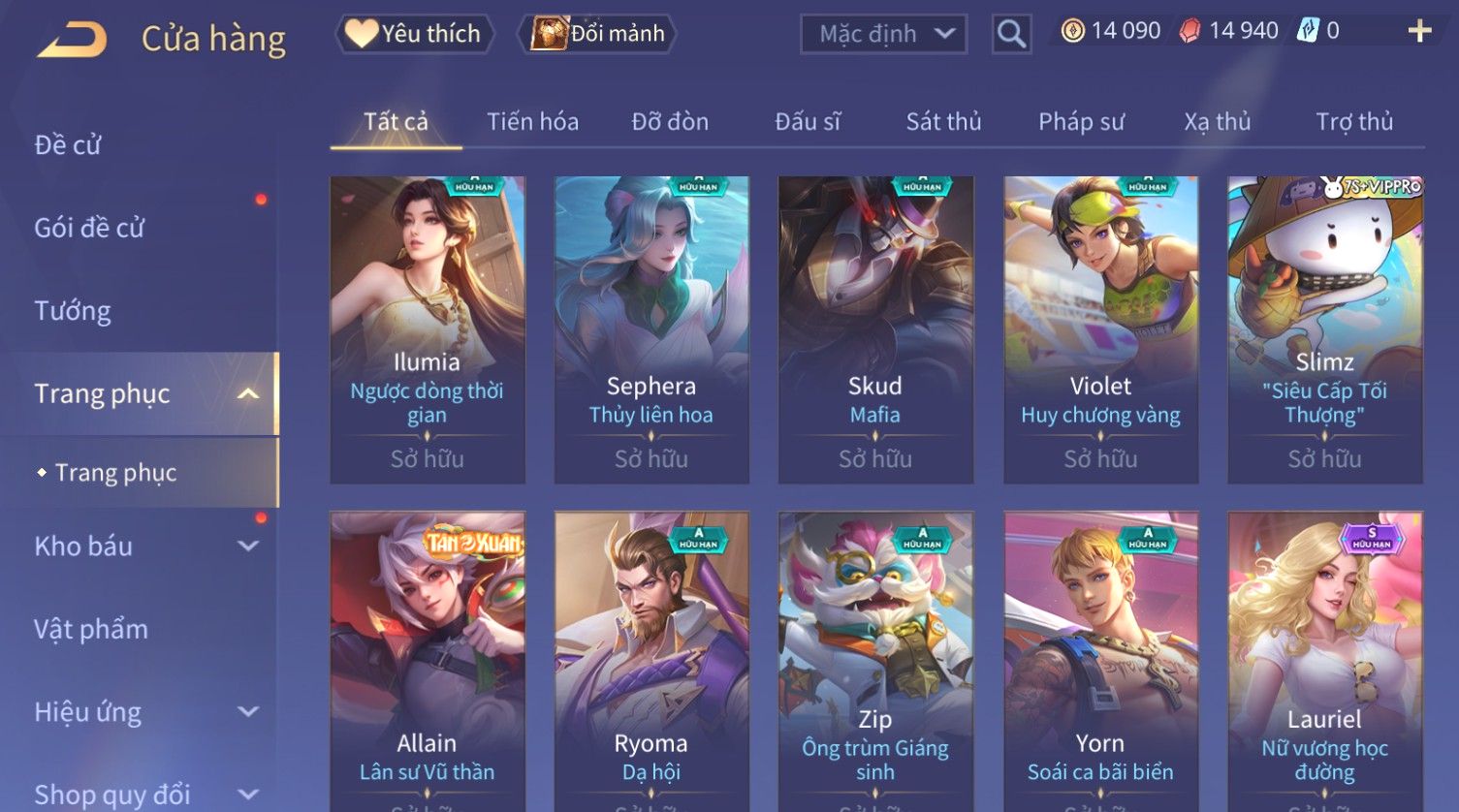Open the Đề cử menu entry
The image size is (1459, 812).
(x=68, y=145)
